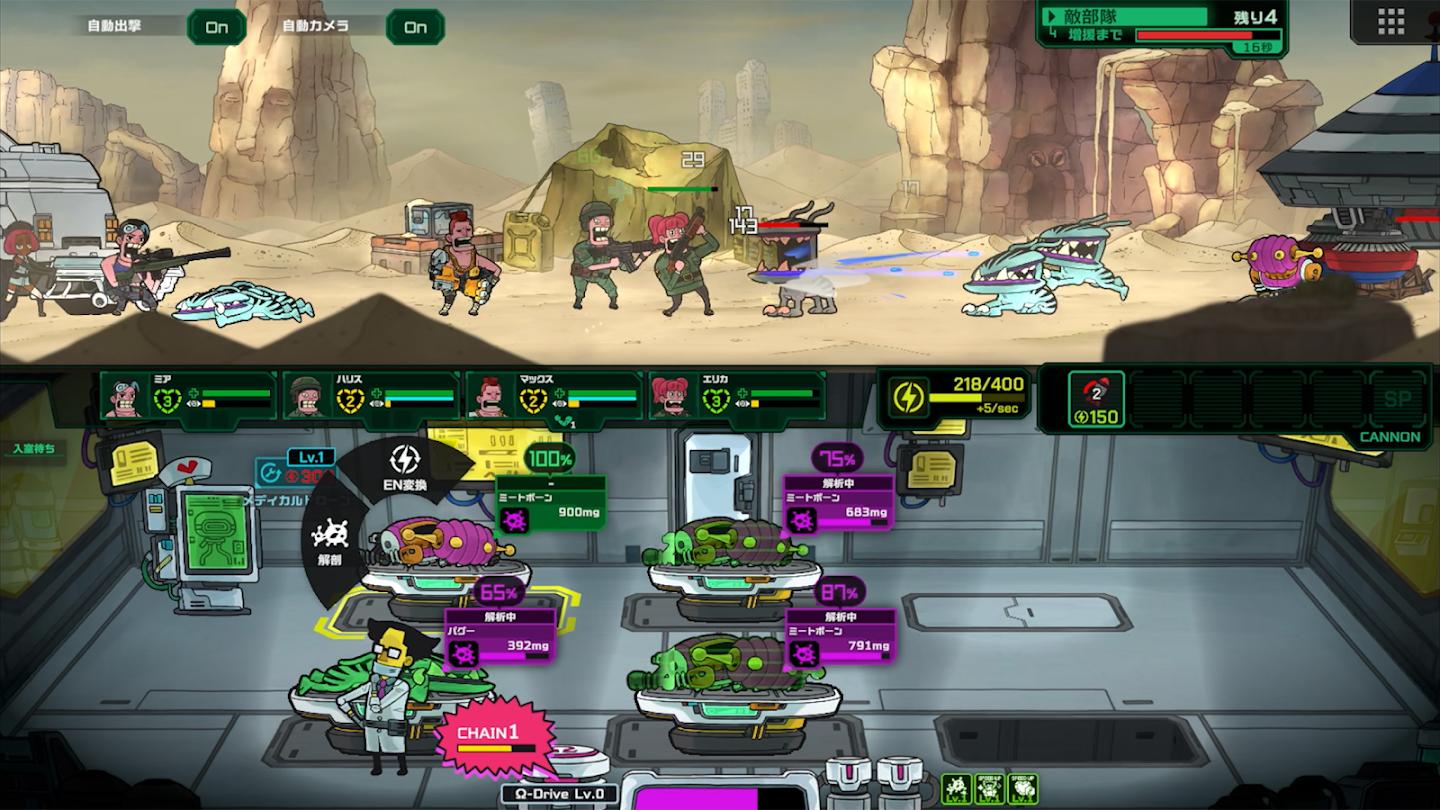Choose 解剖 dissect on the radial menu
The height and width of the screenshot is (810, 1440).
pyautogui.click(x=329, y=540)
